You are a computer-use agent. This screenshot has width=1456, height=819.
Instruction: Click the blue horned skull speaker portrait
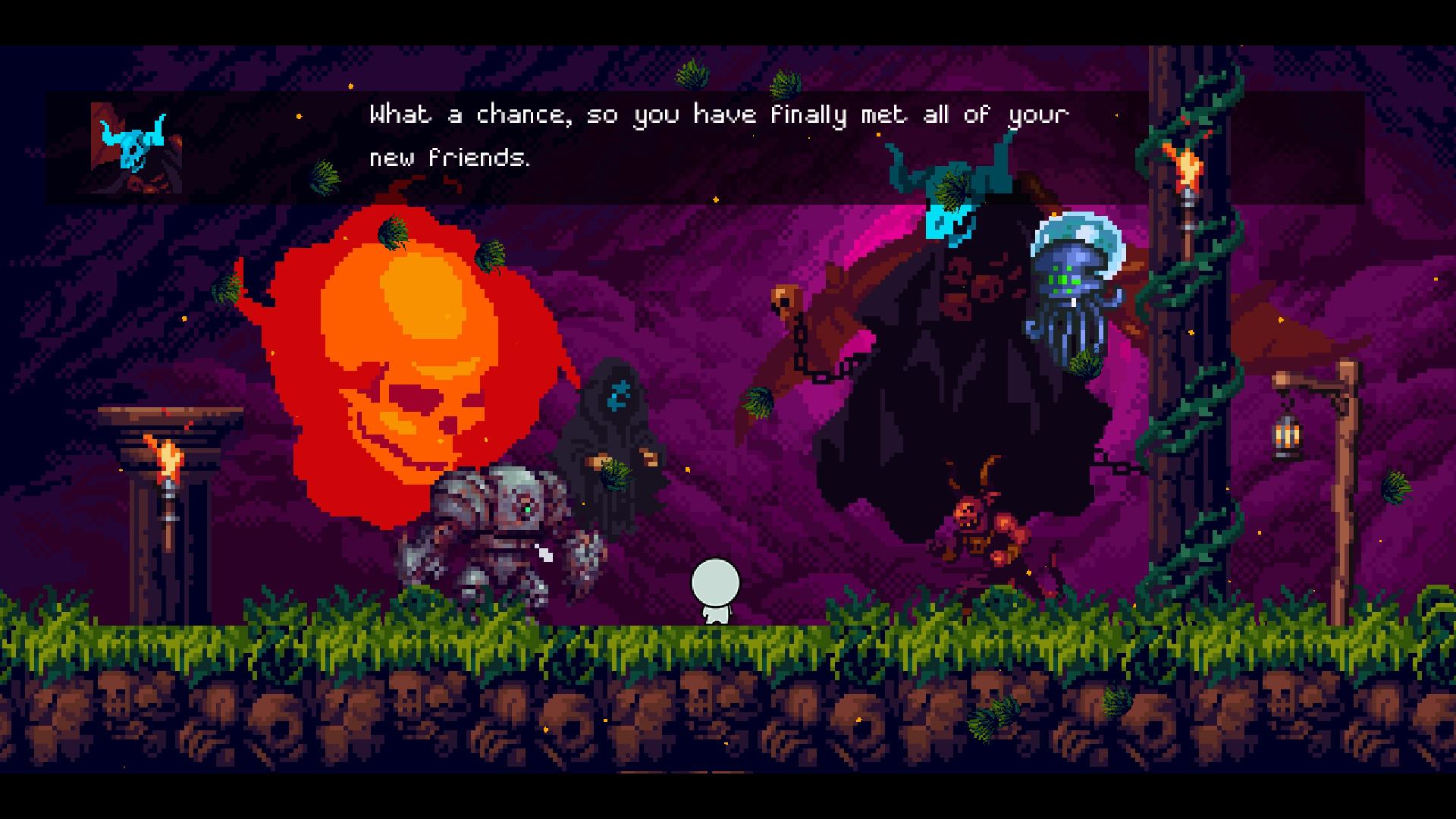pos(136,147)
